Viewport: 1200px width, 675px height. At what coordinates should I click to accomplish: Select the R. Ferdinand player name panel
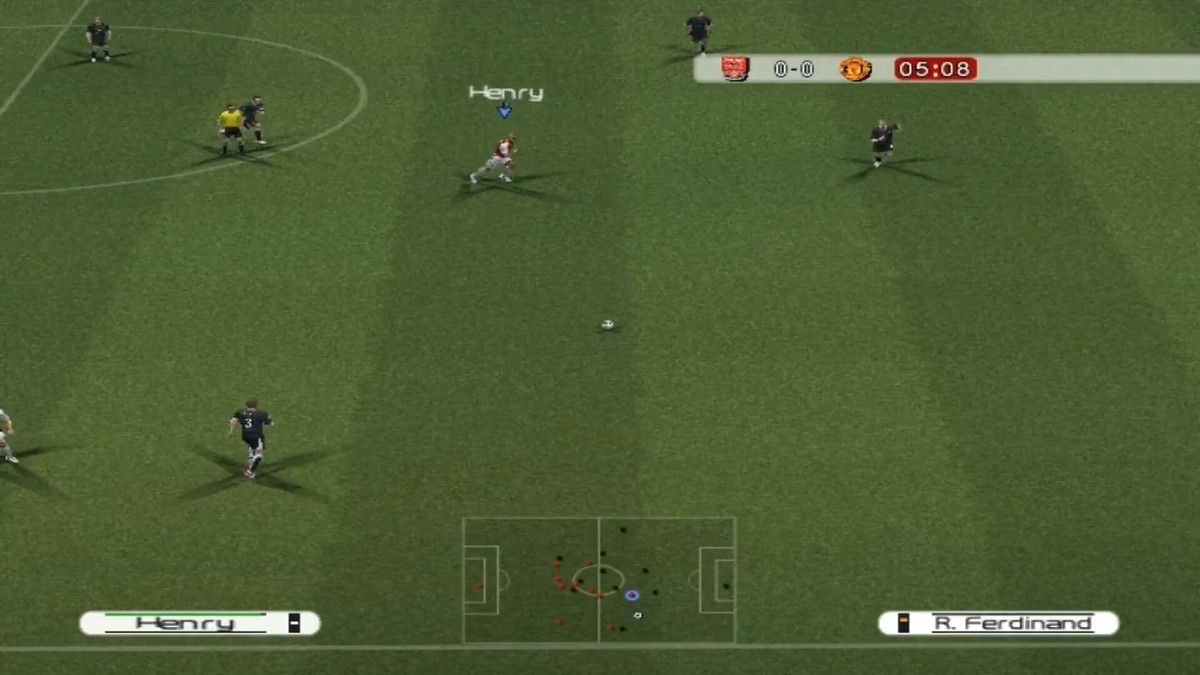998,623
